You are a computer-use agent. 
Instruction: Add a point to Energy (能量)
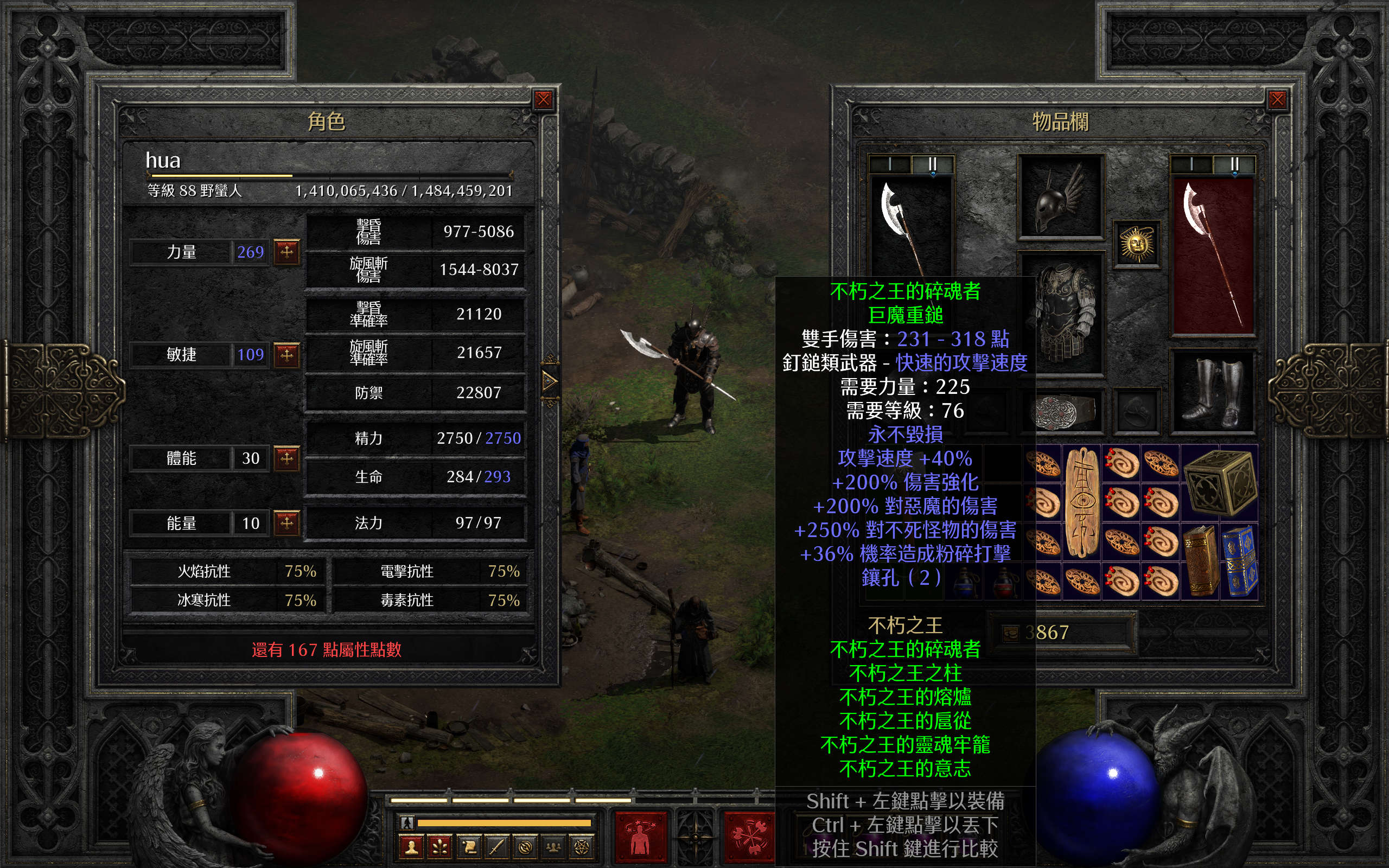coord(286,523)
